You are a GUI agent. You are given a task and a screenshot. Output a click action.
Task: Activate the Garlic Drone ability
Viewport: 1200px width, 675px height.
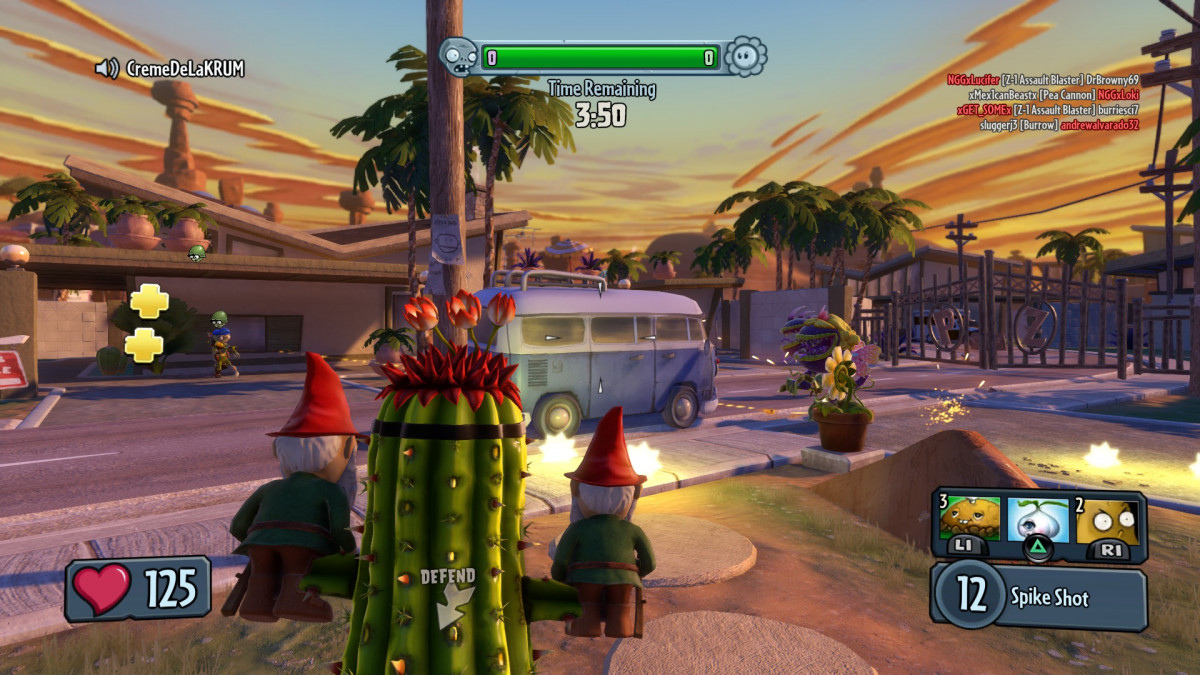click(1037, 522)
